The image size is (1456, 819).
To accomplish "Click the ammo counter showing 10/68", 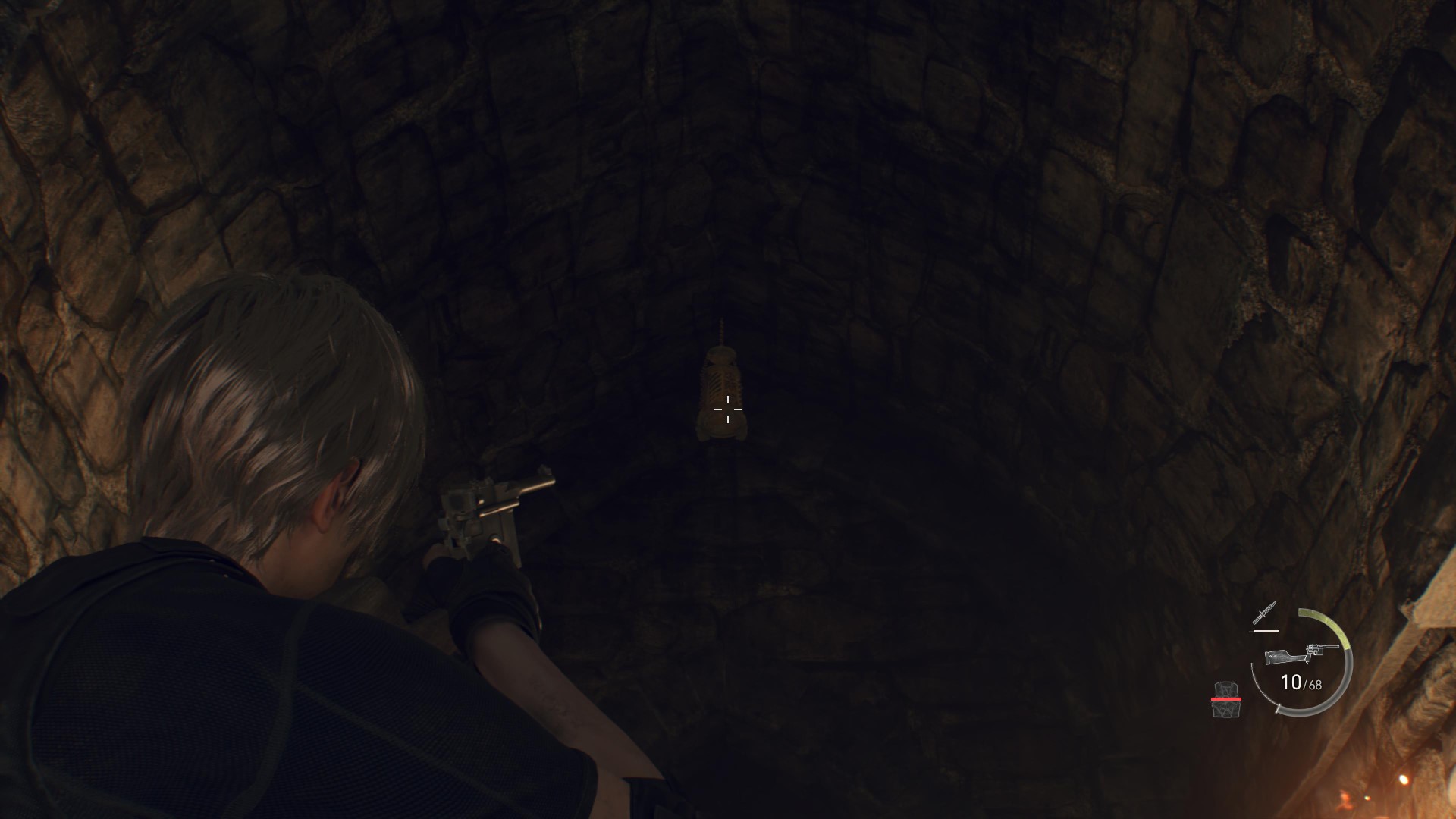I will point(1303,683).
